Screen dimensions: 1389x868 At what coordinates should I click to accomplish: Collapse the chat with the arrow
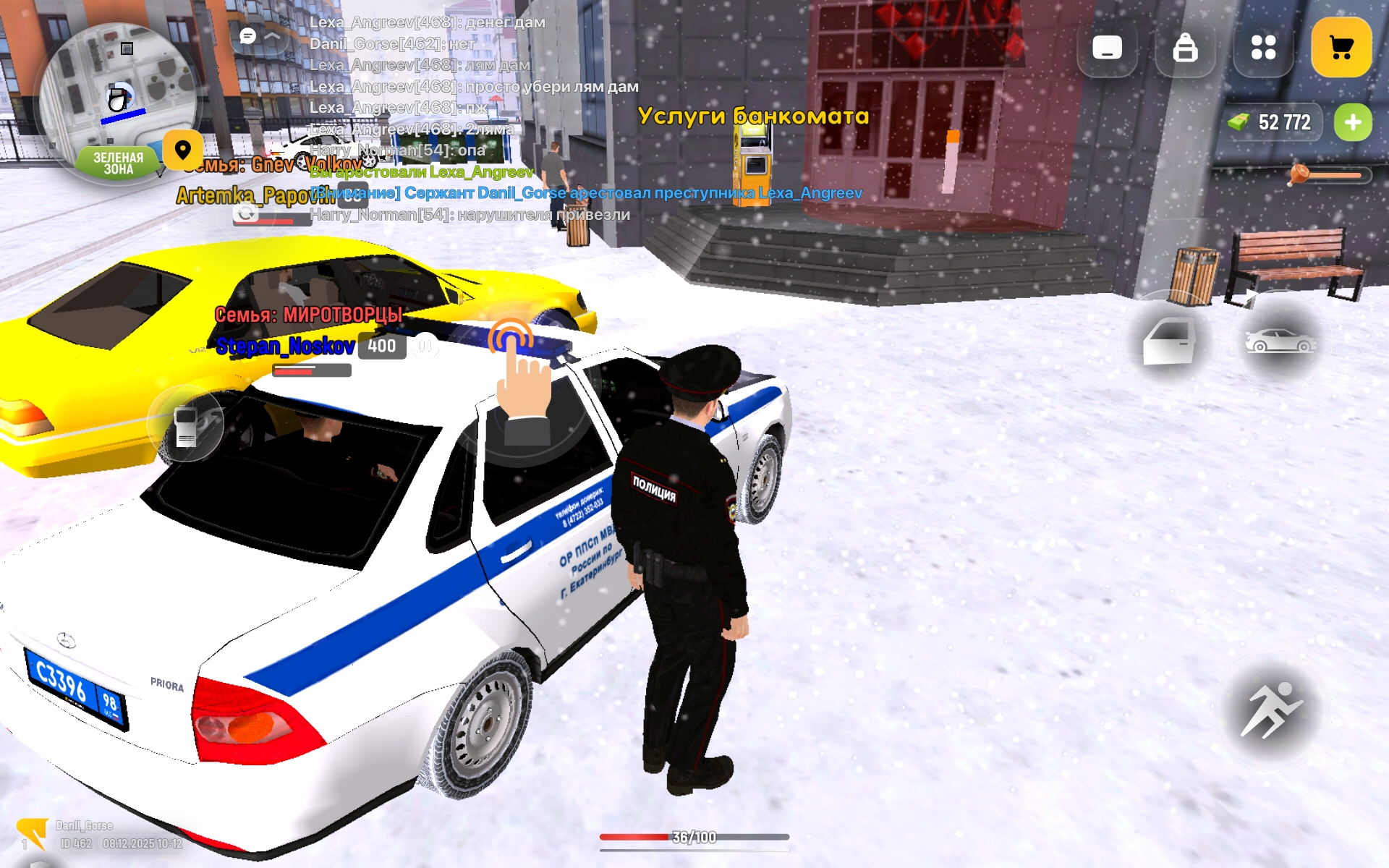(272, 35)
